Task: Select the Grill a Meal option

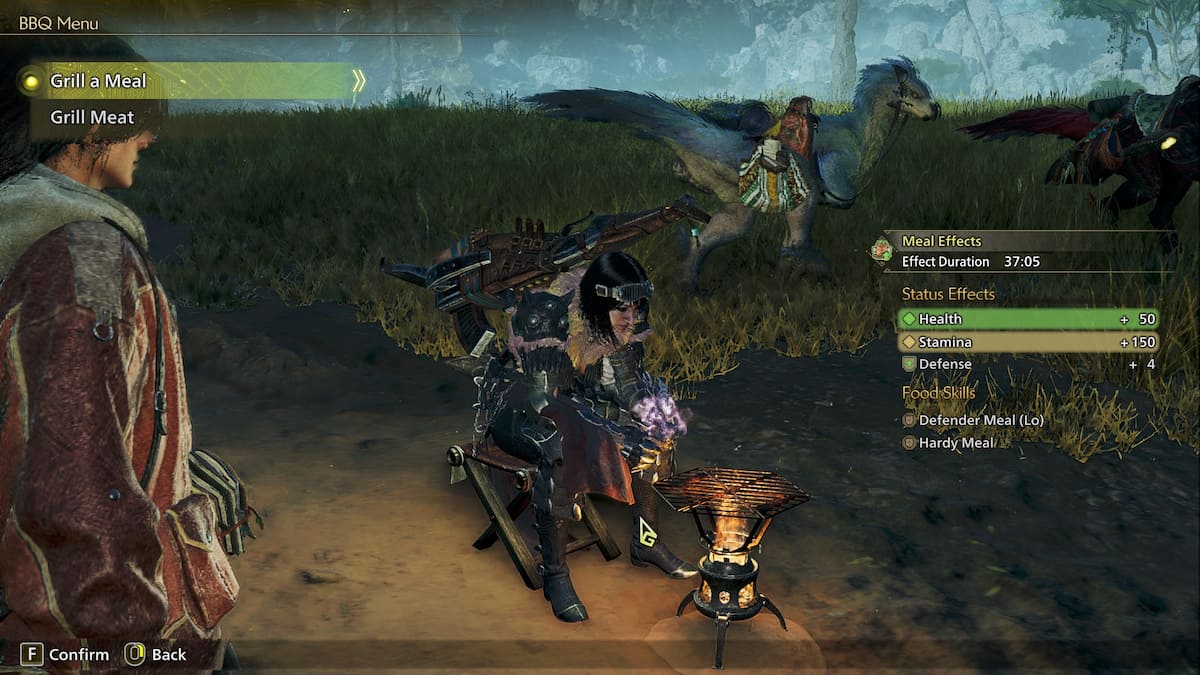Action: [98, 81]
